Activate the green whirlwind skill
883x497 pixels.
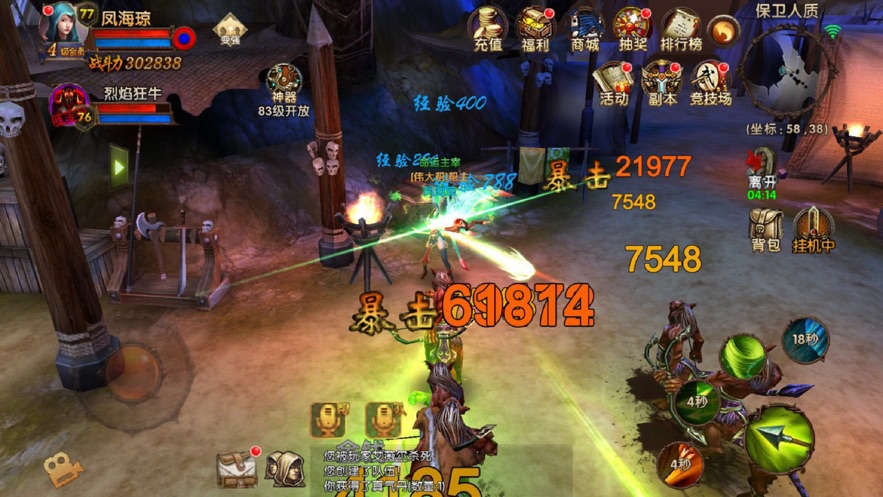[745, 355]
